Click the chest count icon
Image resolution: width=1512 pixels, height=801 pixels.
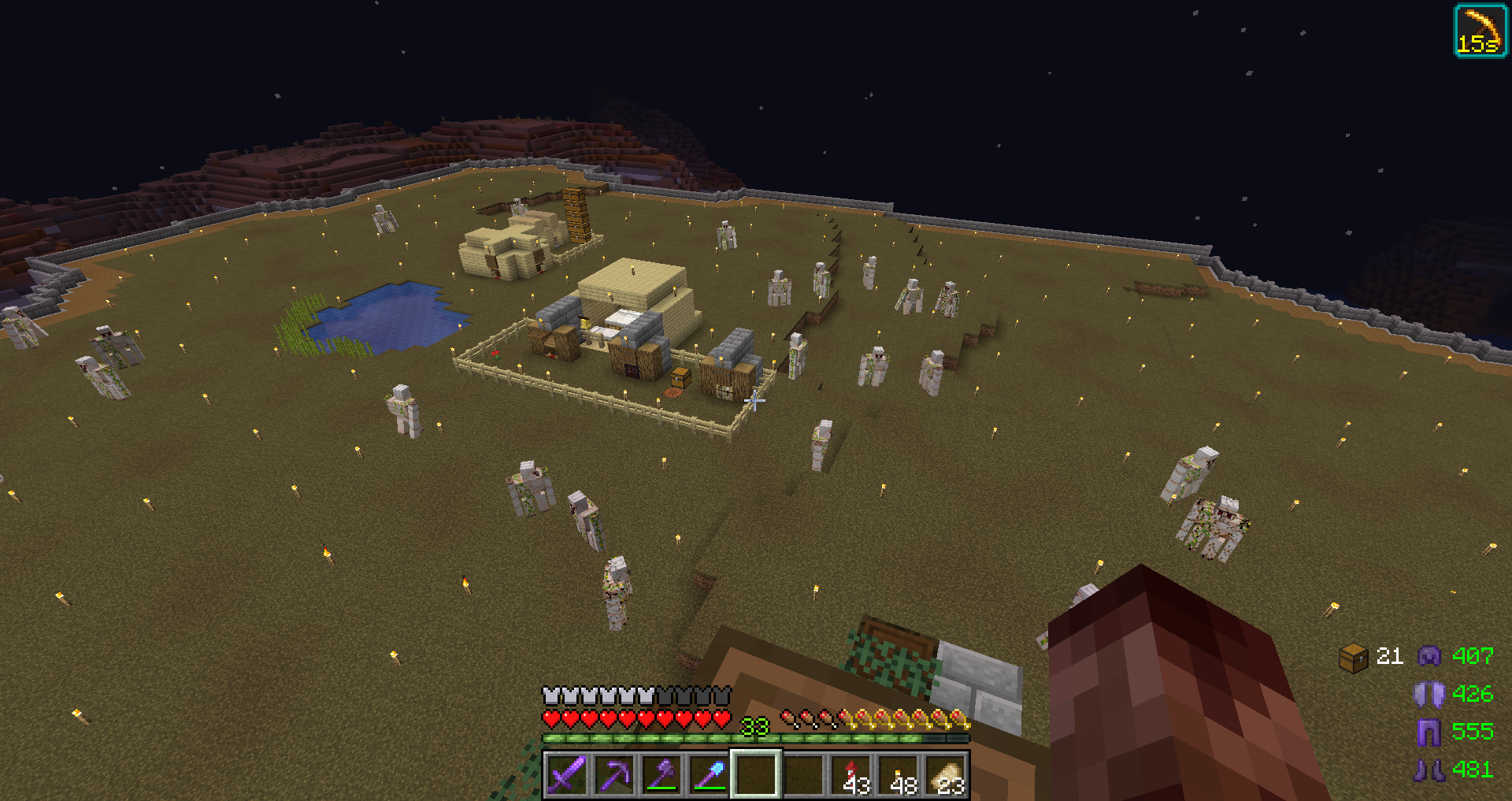tap(1353, 657)
